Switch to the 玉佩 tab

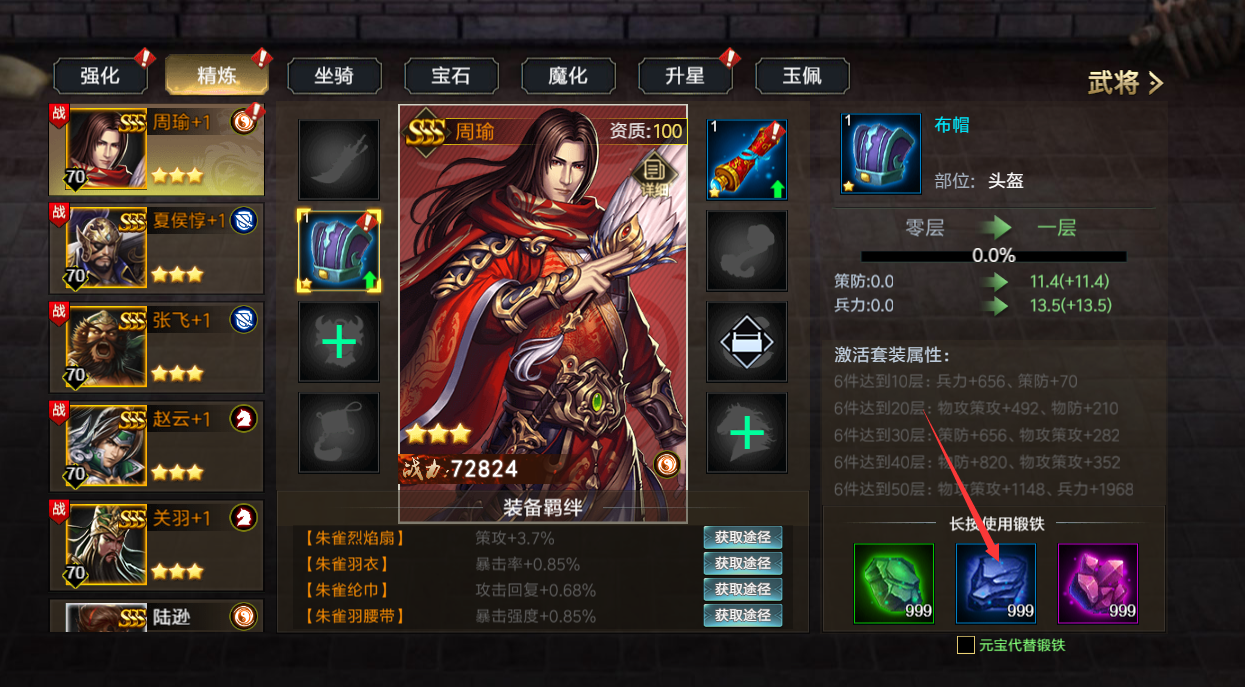click(x=802, y=76)
